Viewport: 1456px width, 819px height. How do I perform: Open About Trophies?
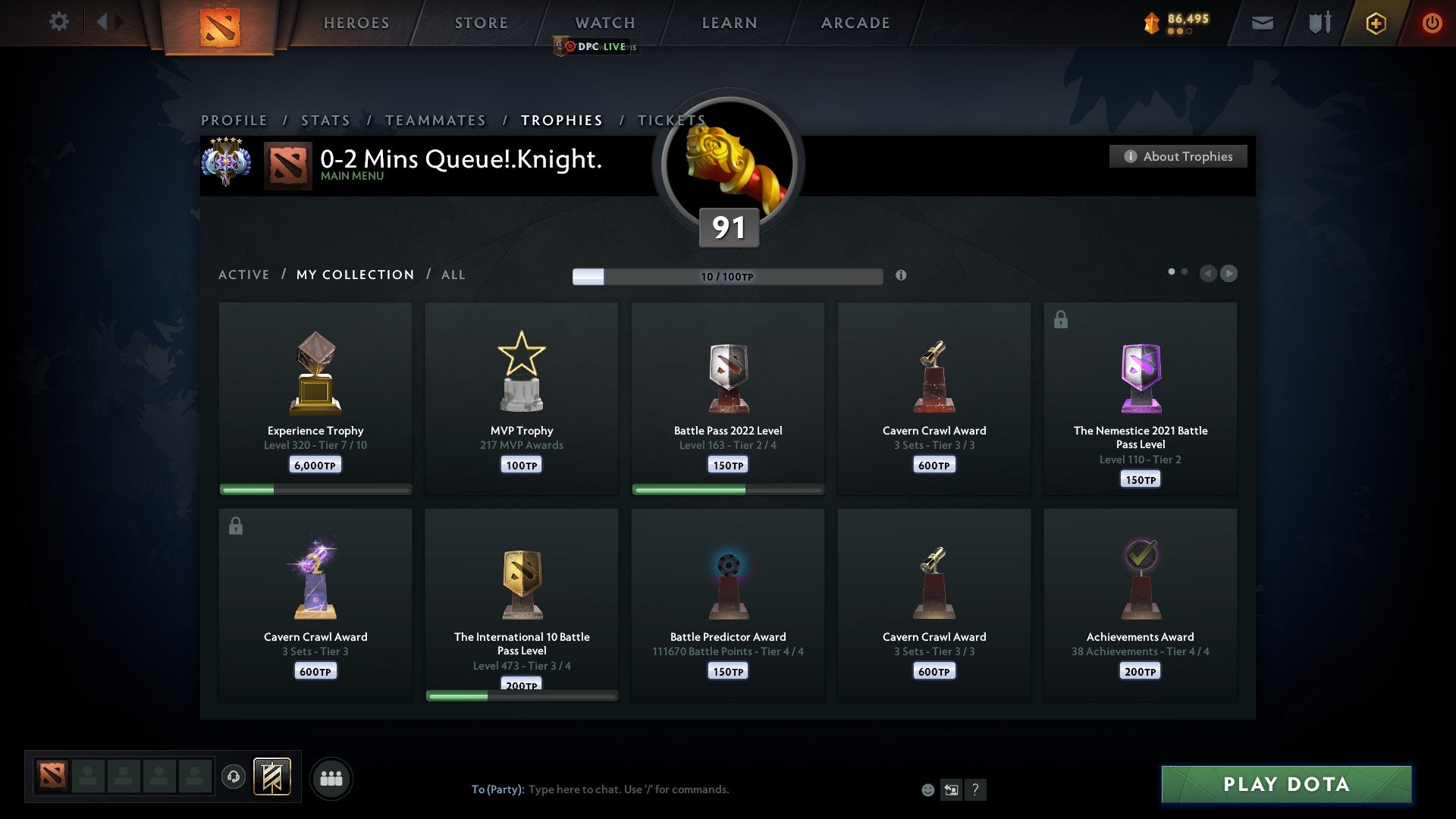[x=1178, y=156]
